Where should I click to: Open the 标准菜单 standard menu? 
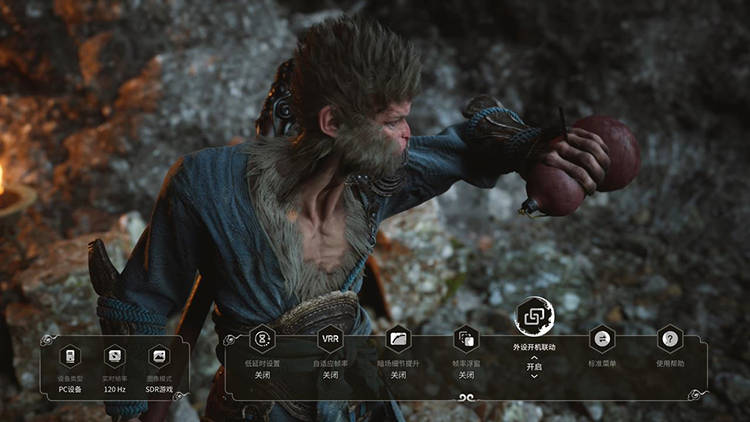tap(602, 339)
